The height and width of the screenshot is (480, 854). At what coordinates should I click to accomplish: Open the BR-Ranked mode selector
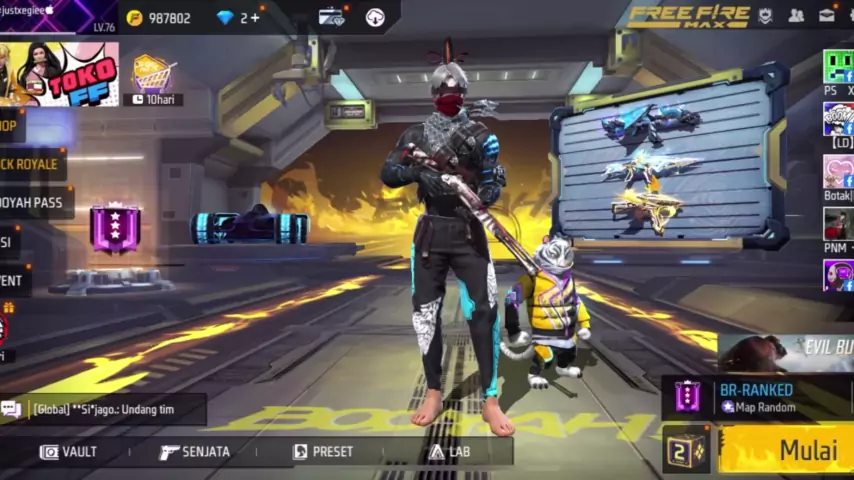click(x=758, y=397)
